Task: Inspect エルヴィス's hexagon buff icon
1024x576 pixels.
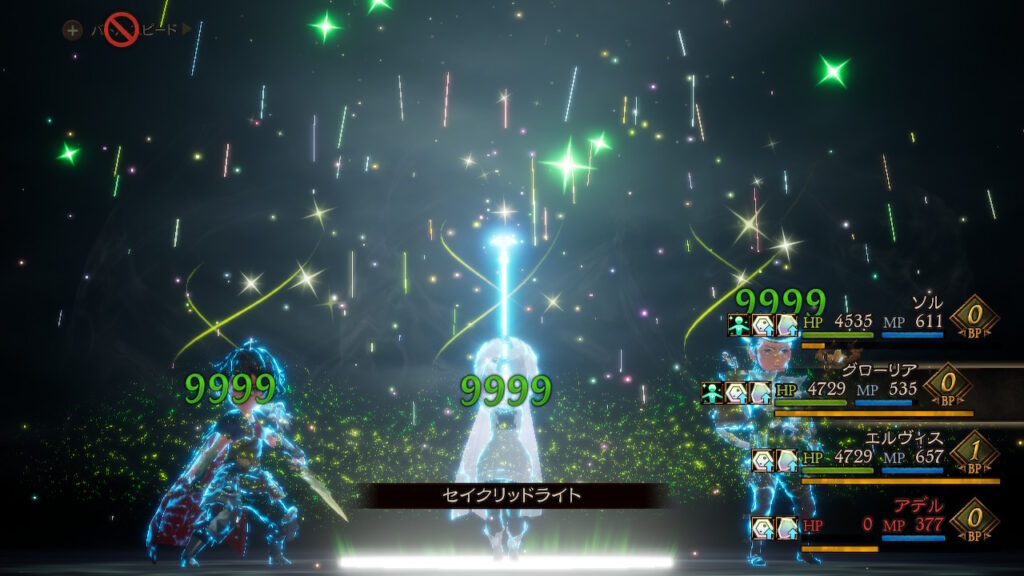Action: [763, 460]
